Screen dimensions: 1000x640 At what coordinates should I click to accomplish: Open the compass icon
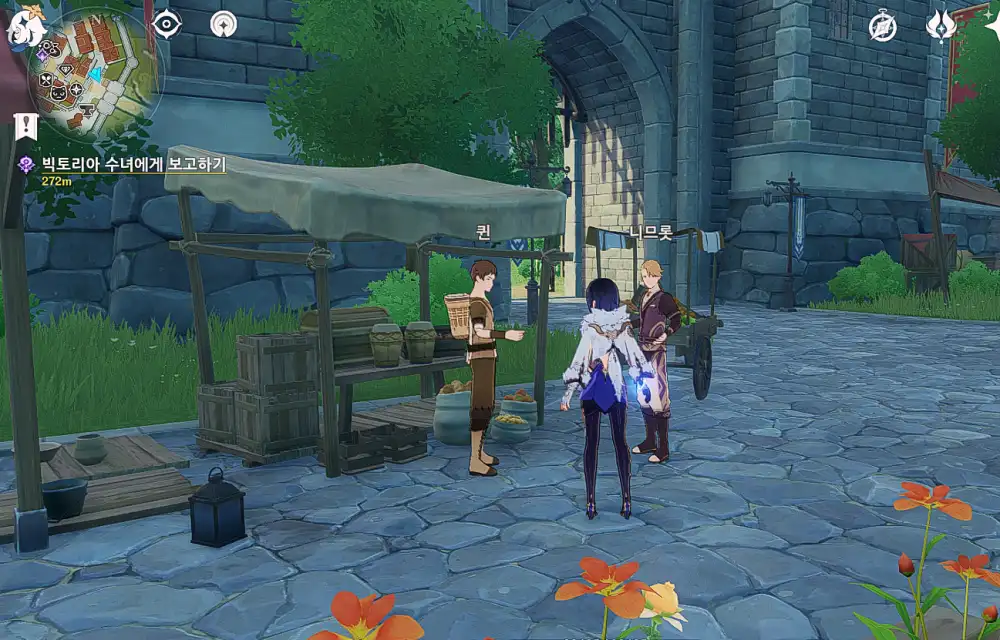pyautogui.click(x=882, y=26)
